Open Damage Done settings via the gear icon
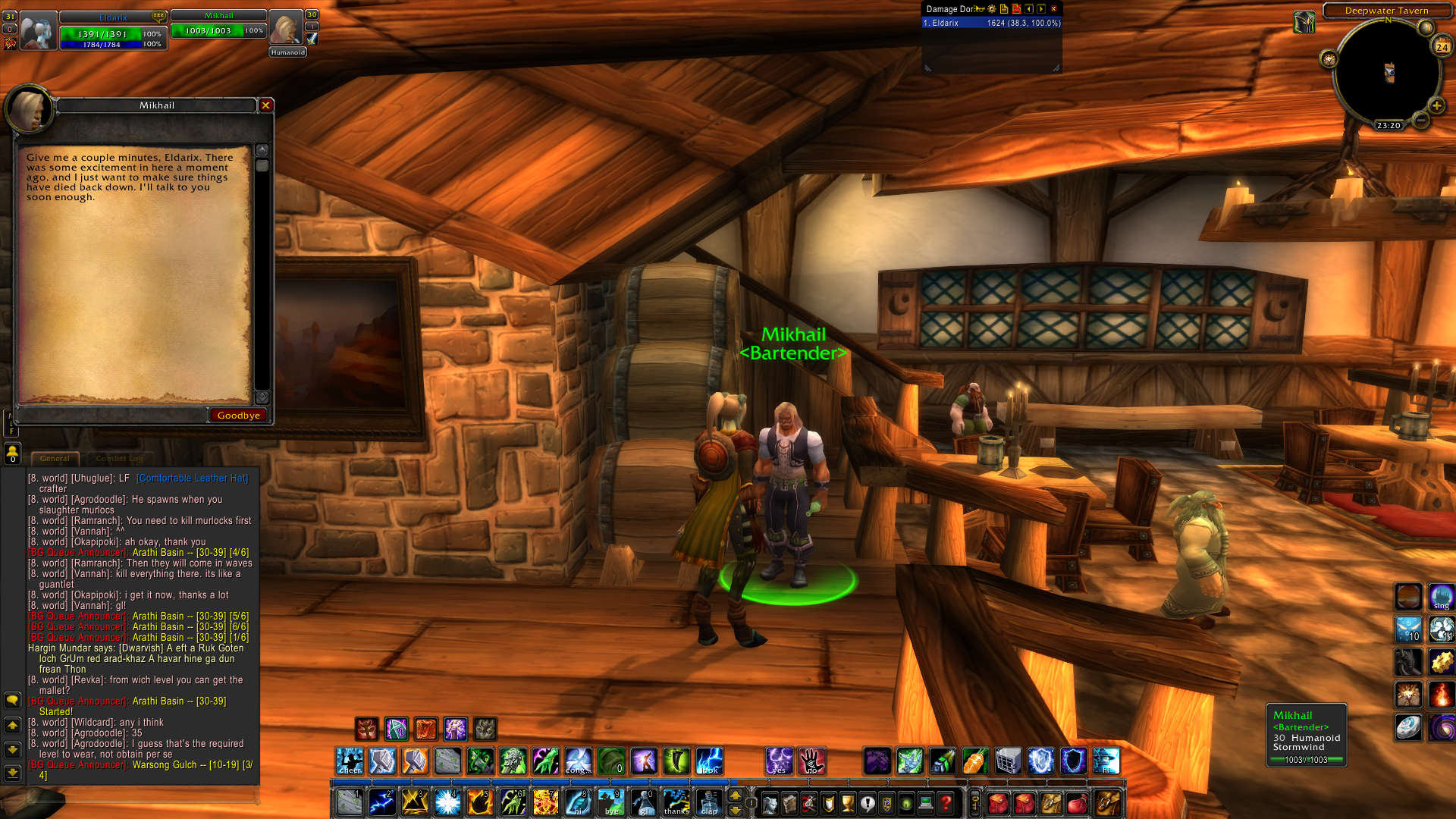Image resolution: width=1456 pixels, height=819 pixels. [992, 9]
